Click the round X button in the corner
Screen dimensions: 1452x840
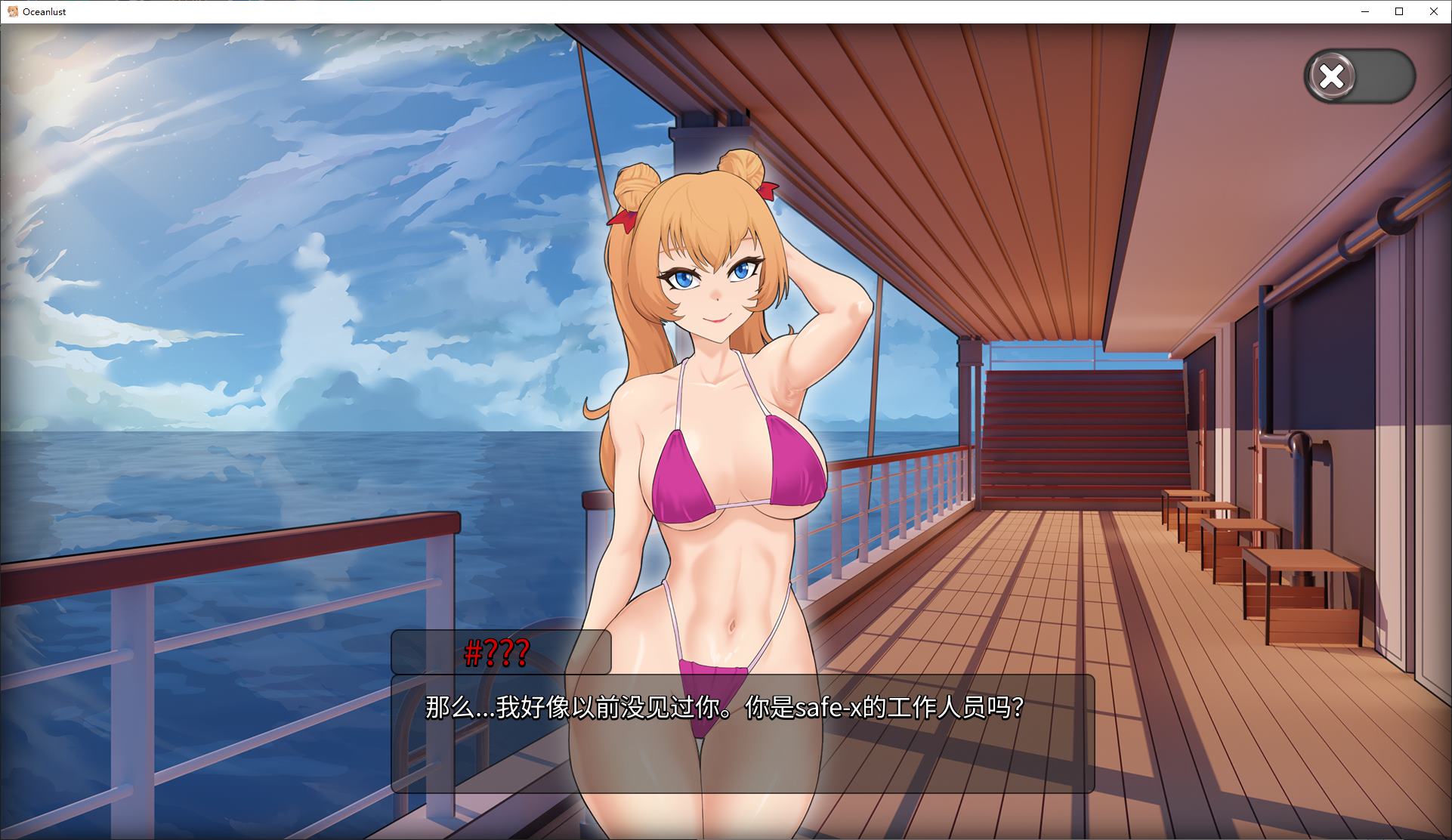1332,76
